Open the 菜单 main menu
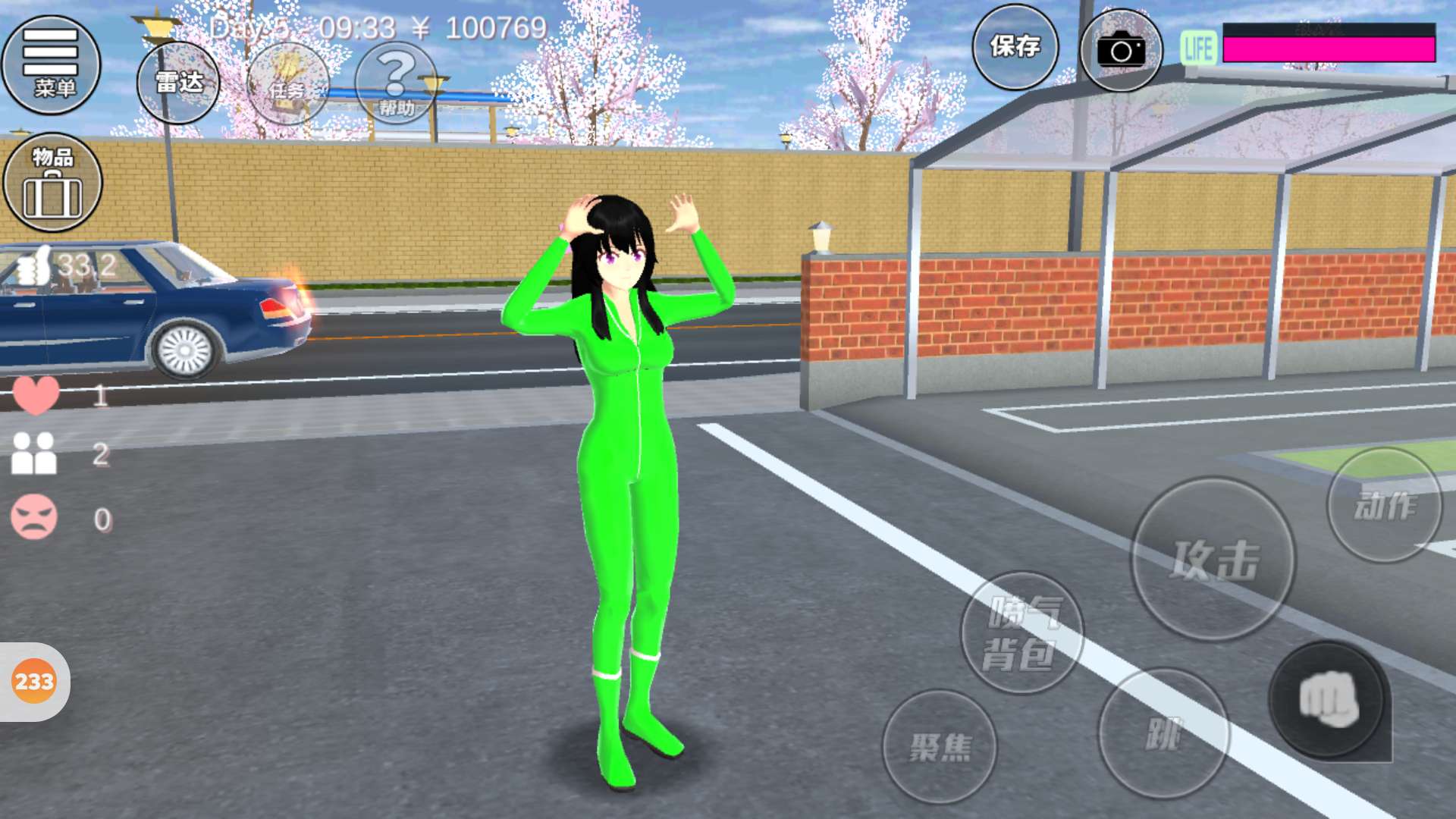The height and width of the screenshot is (819, 1456). coord(52,65)
